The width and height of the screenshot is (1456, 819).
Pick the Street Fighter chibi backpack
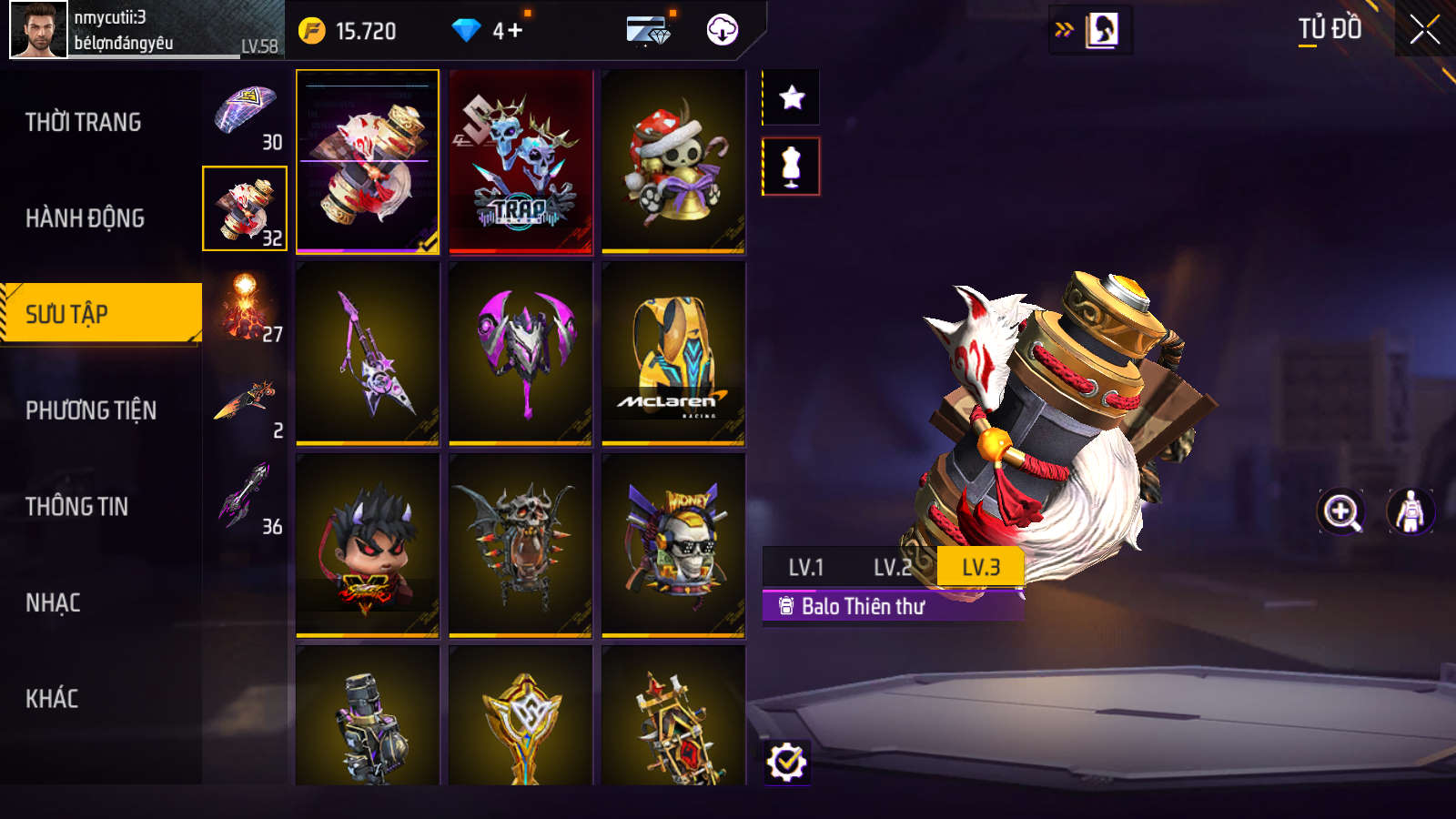pyautogui.click(x=368, y=545)
